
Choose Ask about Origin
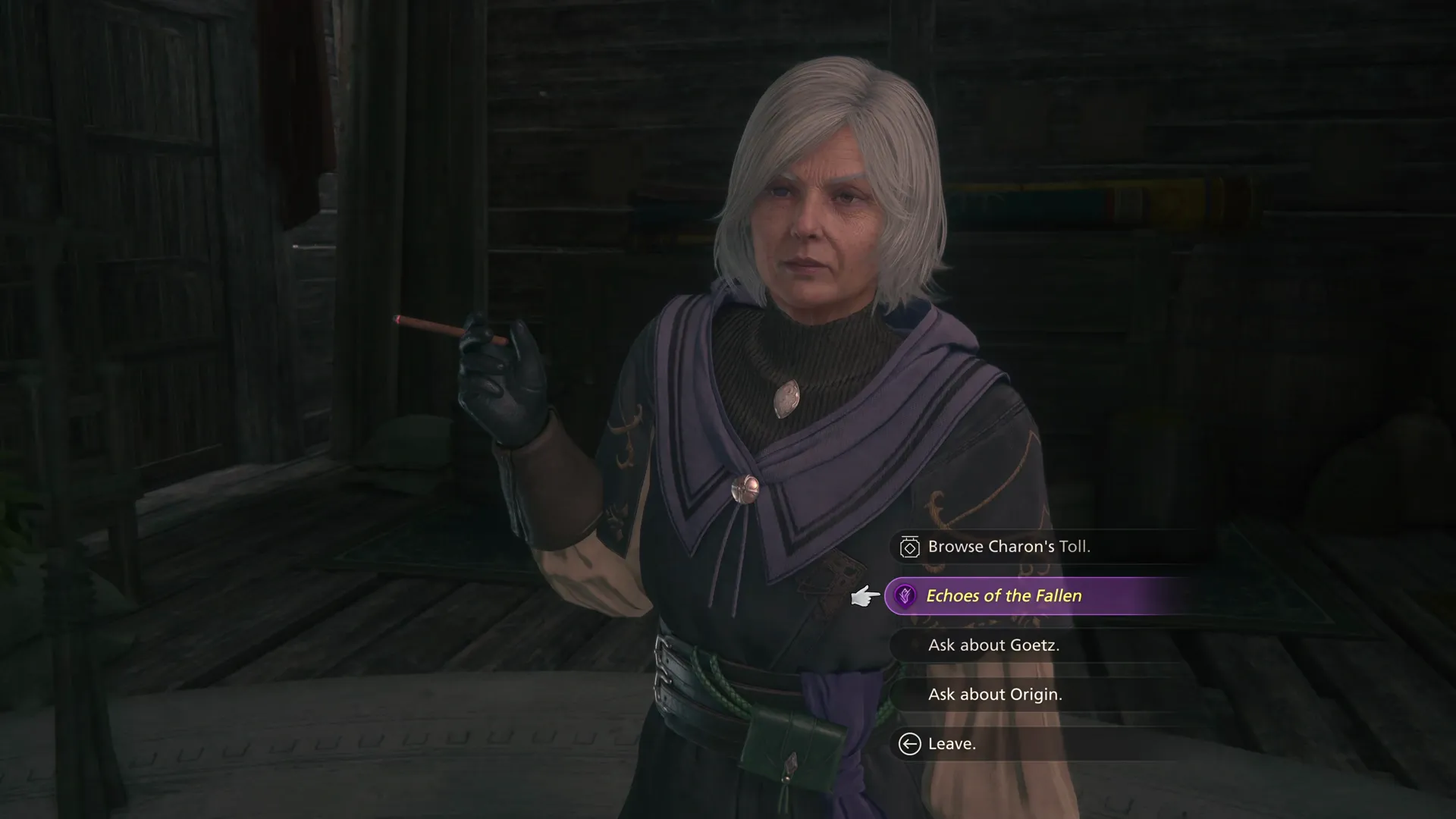(x=996, y=695)
